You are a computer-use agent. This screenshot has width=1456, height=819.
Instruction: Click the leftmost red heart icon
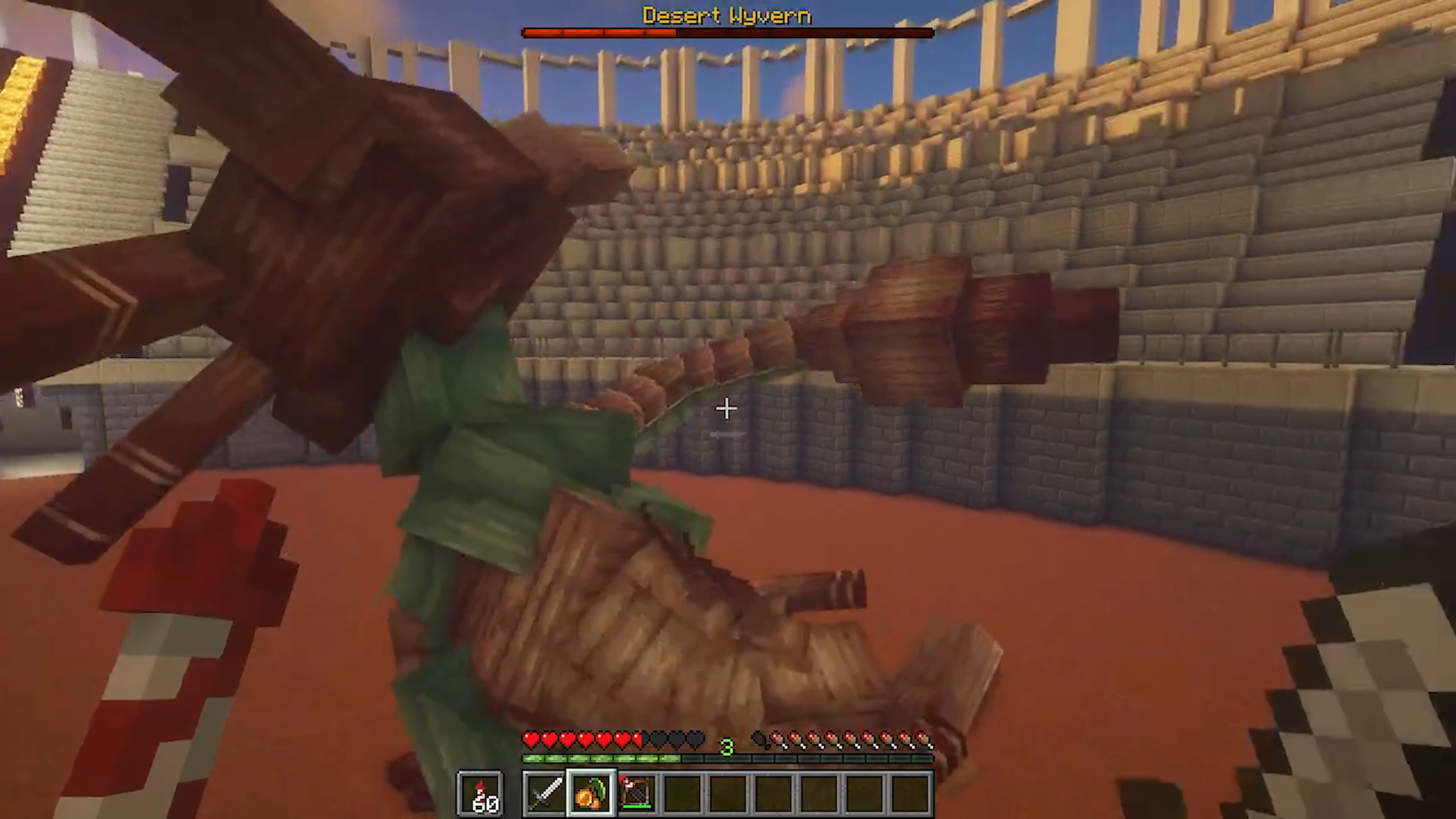click(x=532, y=739)
